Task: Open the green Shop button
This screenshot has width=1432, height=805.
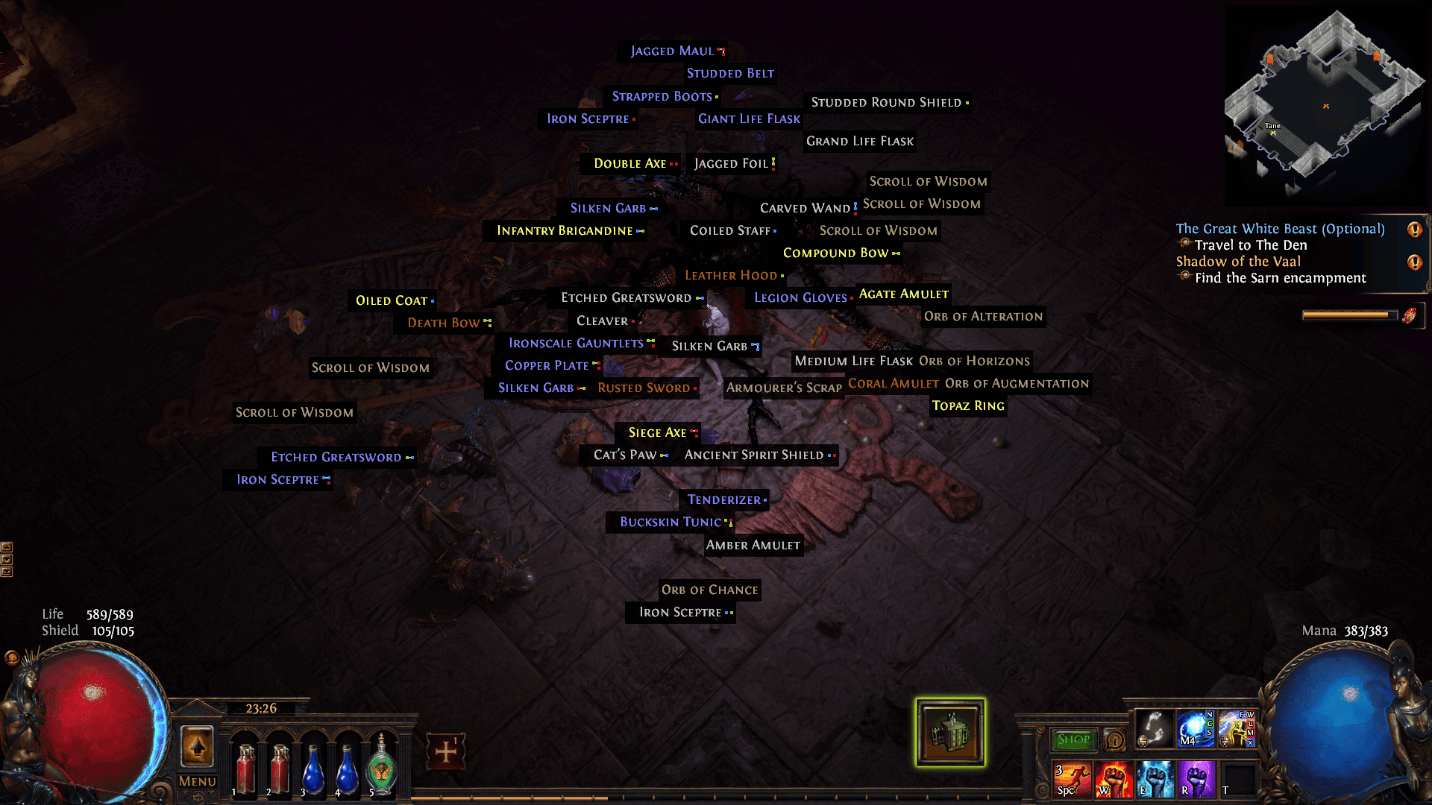Action: pos(1074,740)
